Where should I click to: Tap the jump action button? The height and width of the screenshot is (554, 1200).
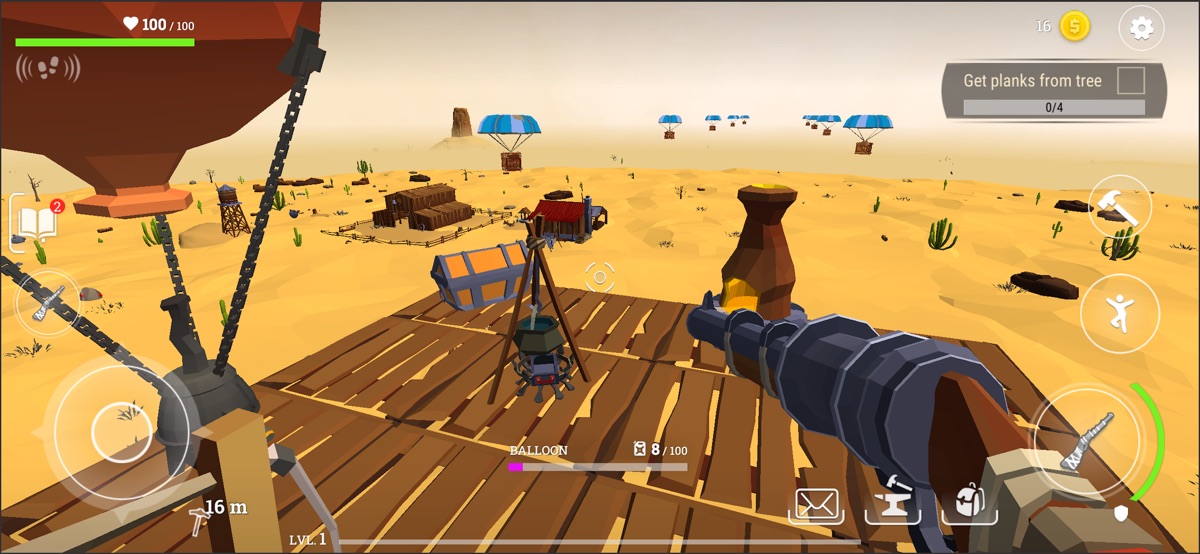click(1120, 313)
